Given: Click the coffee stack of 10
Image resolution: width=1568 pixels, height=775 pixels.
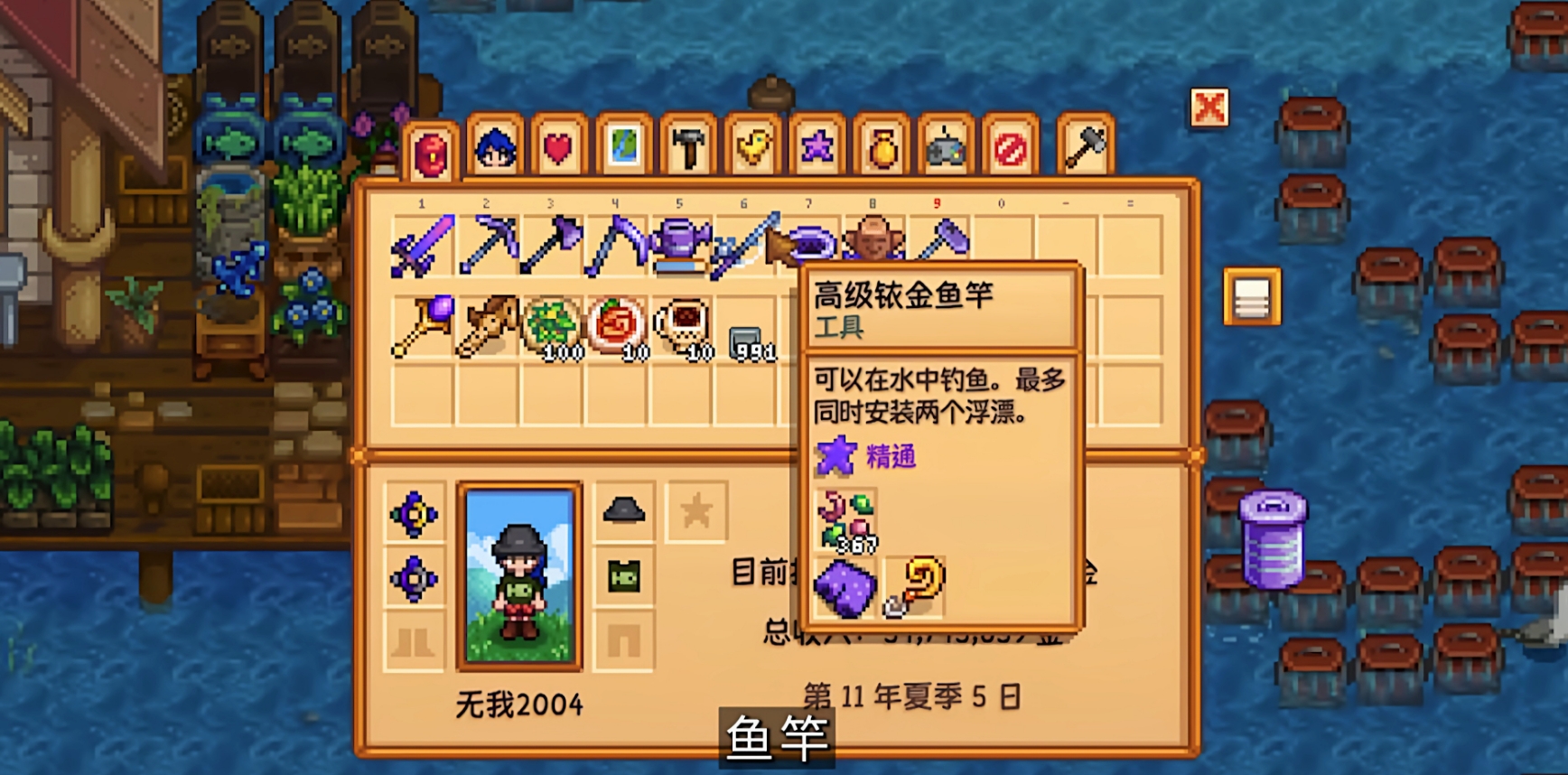Looking at the screenshot, I should click(x=679, y=330).
